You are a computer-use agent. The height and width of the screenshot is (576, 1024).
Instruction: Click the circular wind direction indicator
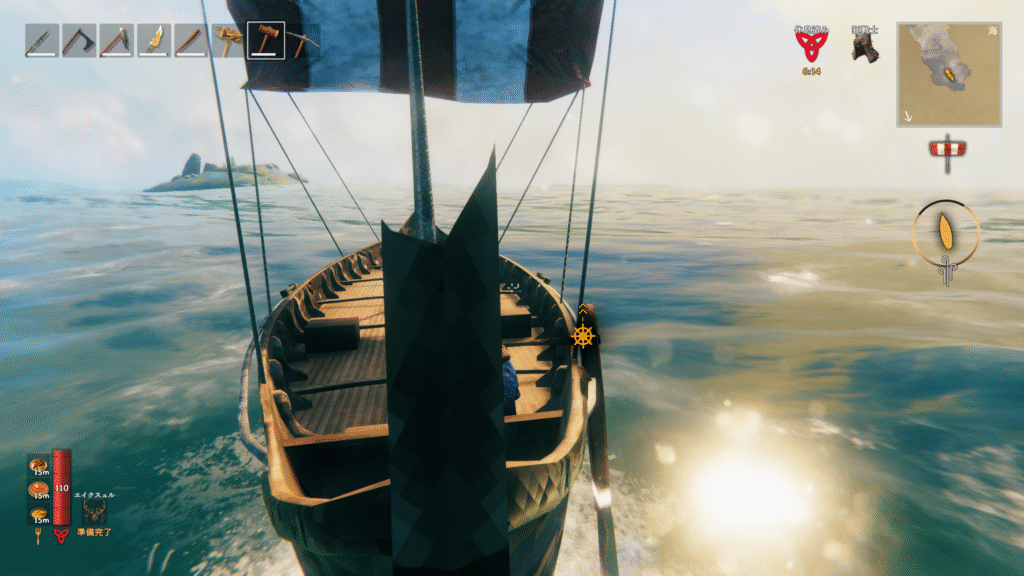(946, 233)
